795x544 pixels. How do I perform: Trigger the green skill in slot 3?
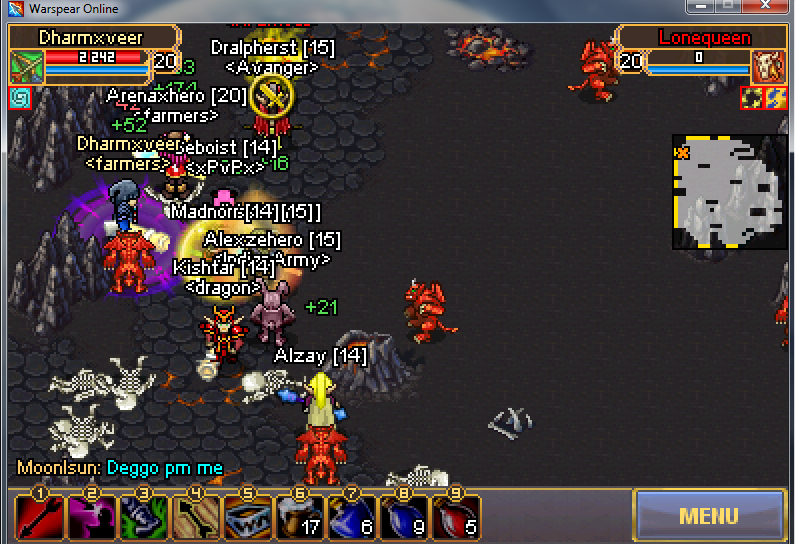coord(141,518)
